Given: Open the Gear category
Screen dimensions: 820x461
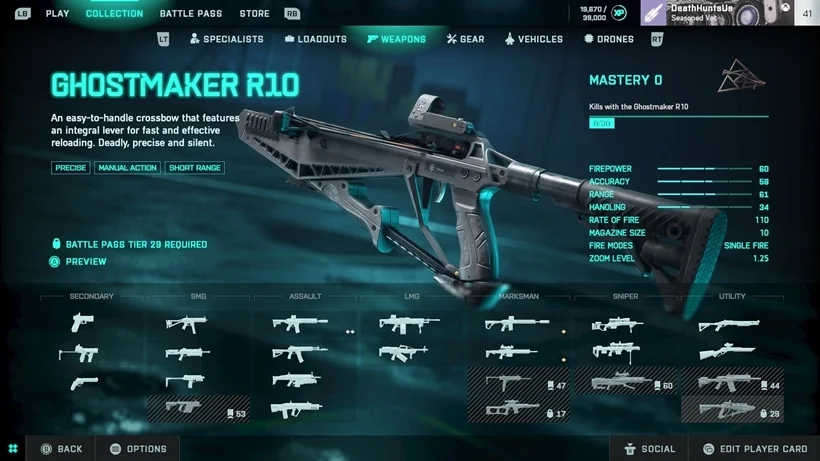Looking at the screenshot, I should [x=465, y=39].
